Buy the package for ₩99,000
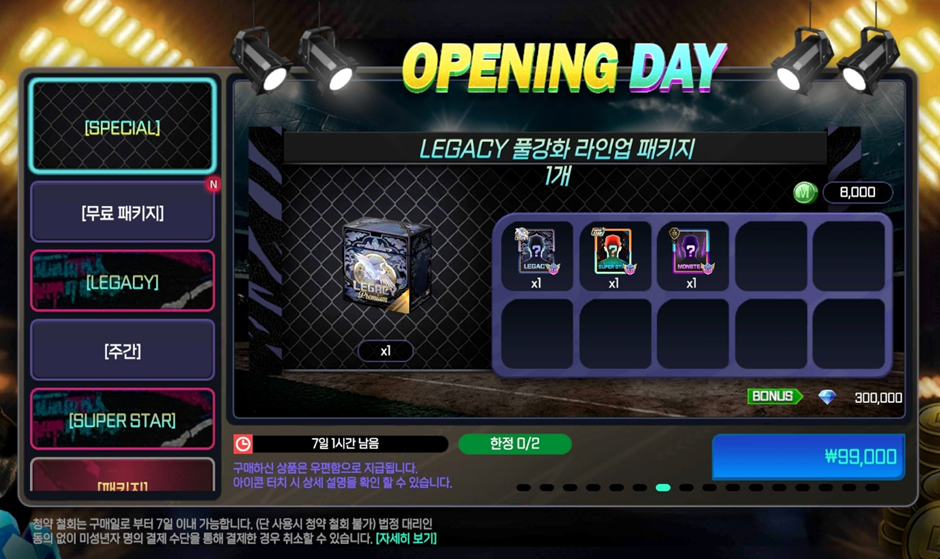Image resolution: width=940 pixels, height=559 pixels. coord(808,457)
